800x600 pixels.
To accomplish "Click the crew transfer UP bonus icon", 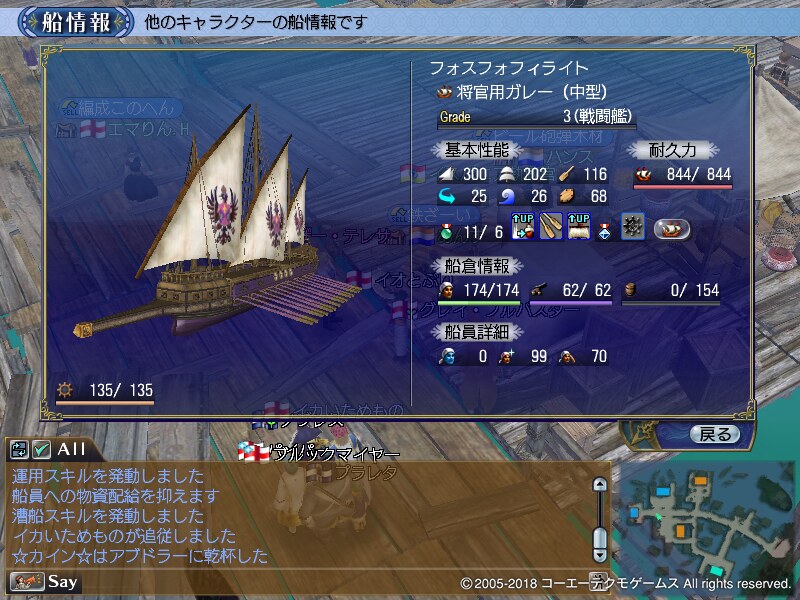I will pyautogui.click(x=523, y=228).
